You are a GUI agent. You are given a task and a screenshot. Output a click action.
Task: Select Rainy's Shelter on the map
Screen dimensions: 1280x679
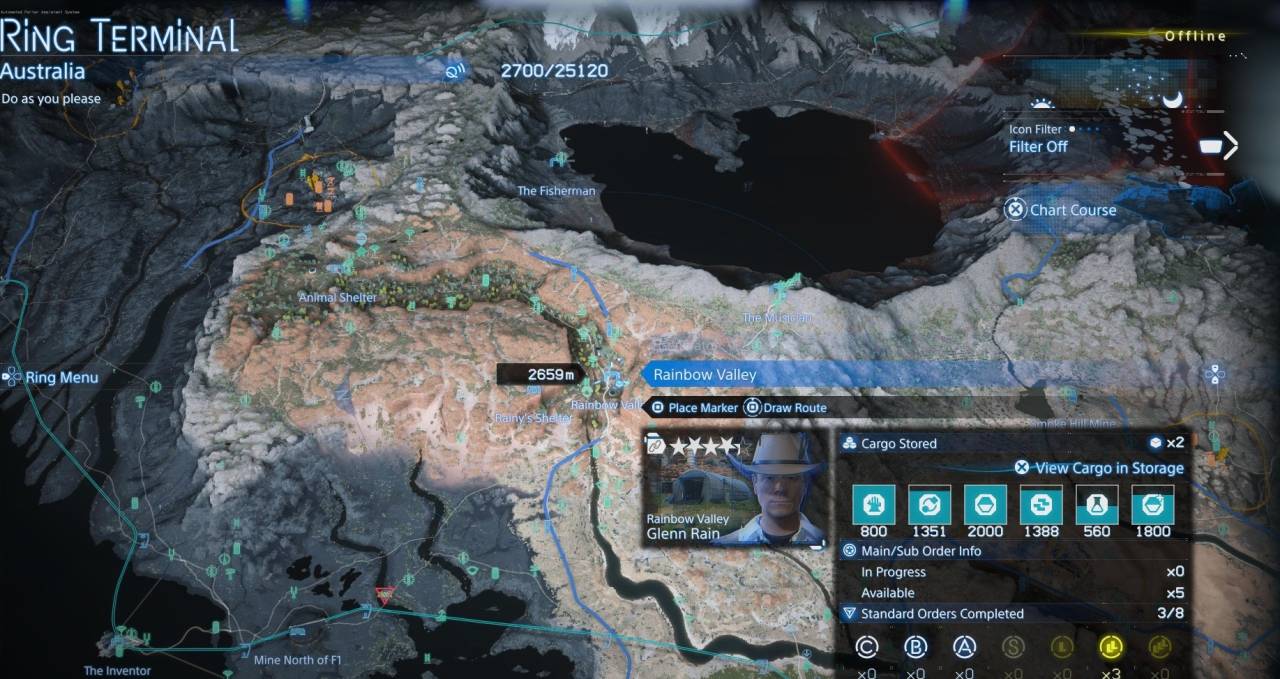tap(533, 418)
